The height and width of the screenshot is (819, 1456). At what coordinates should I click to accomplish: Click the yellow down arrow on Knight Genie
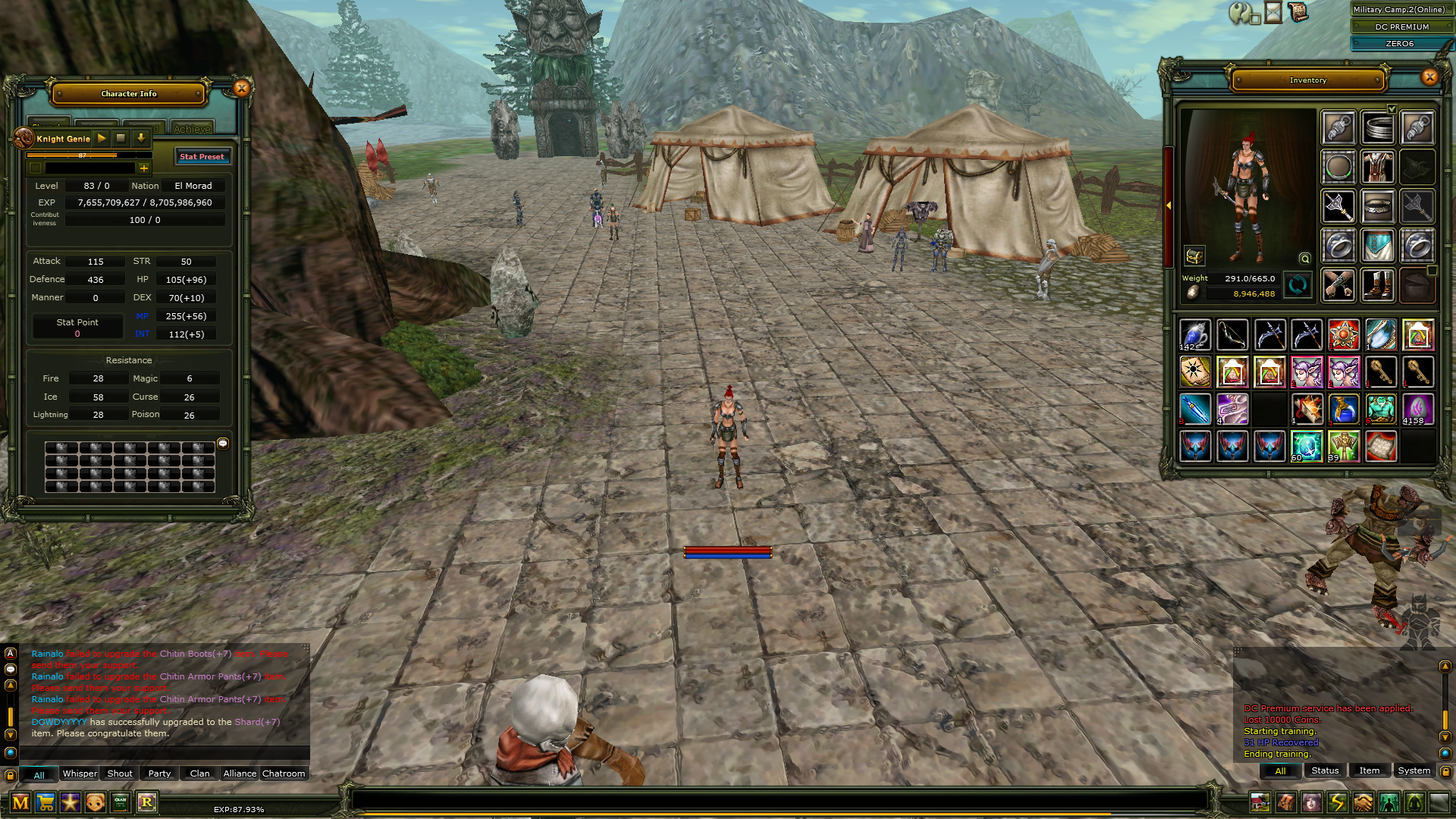coord(141,139)
